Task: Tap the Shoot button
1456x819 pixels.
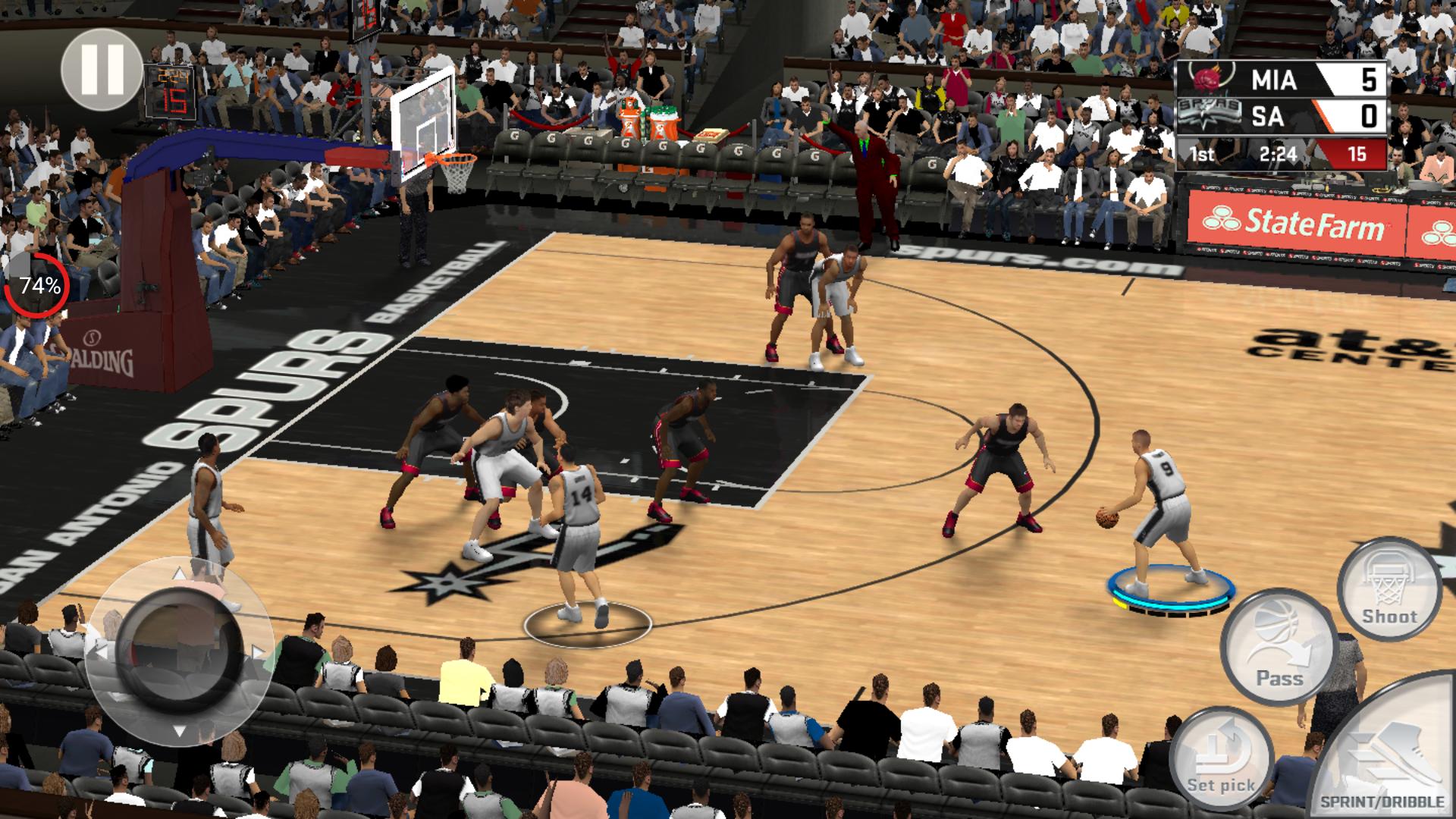Action: (x=1389, y=589)
